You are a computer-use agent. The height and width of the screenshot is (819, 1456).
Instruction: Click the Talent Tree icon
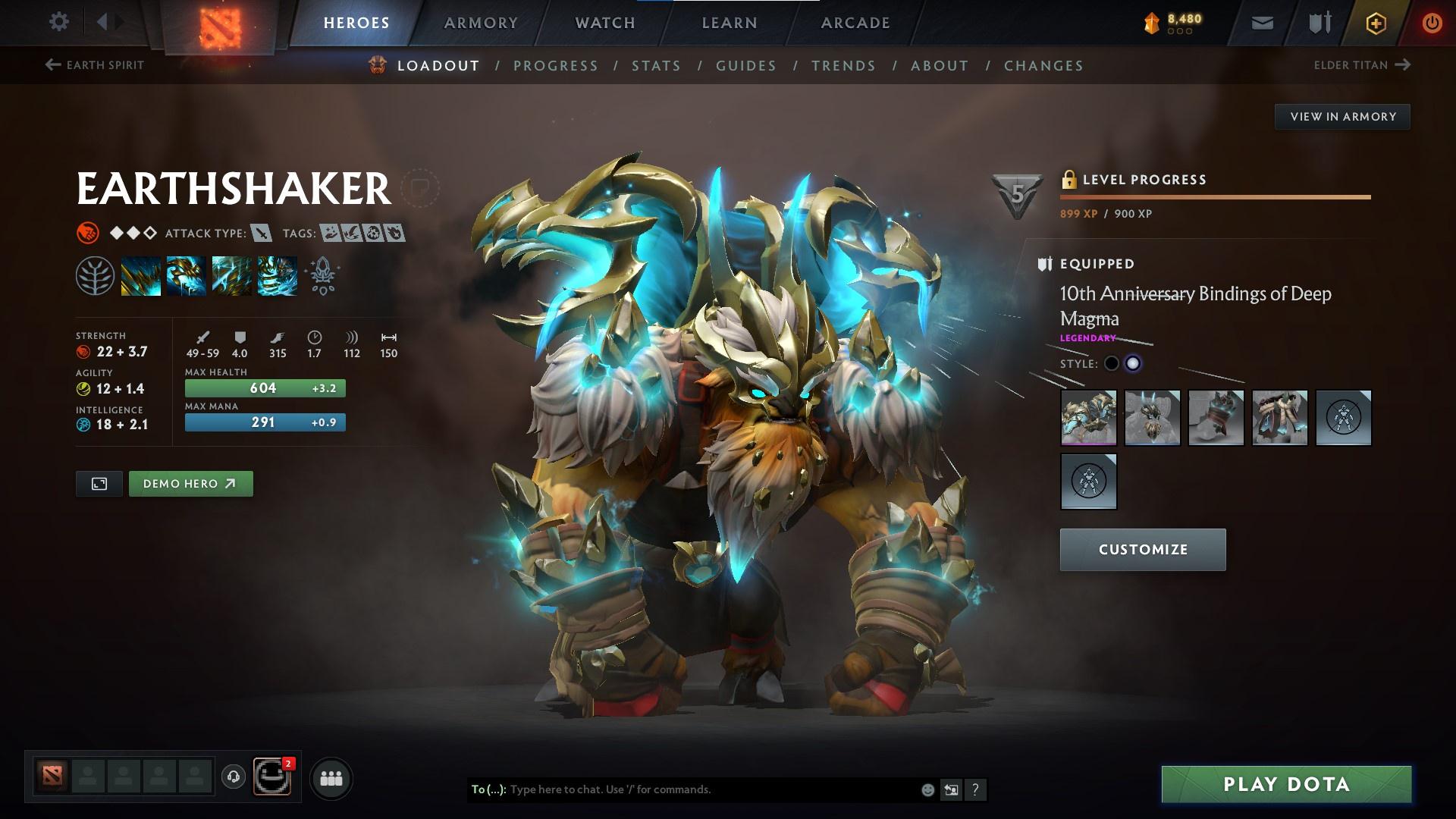click(95, 275)
